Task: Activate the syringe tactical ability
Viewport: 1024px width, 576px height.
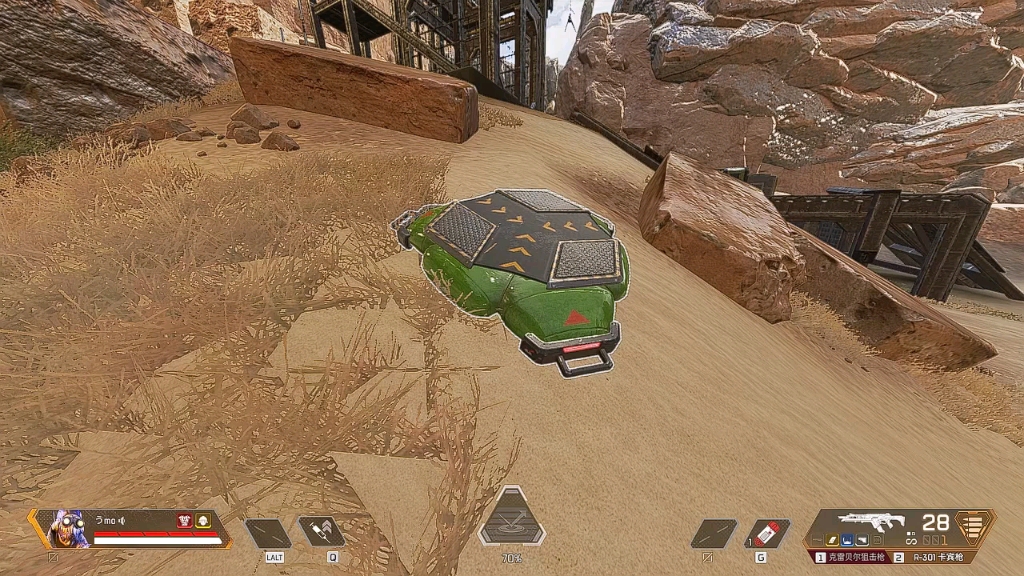Action: point(320,532)
